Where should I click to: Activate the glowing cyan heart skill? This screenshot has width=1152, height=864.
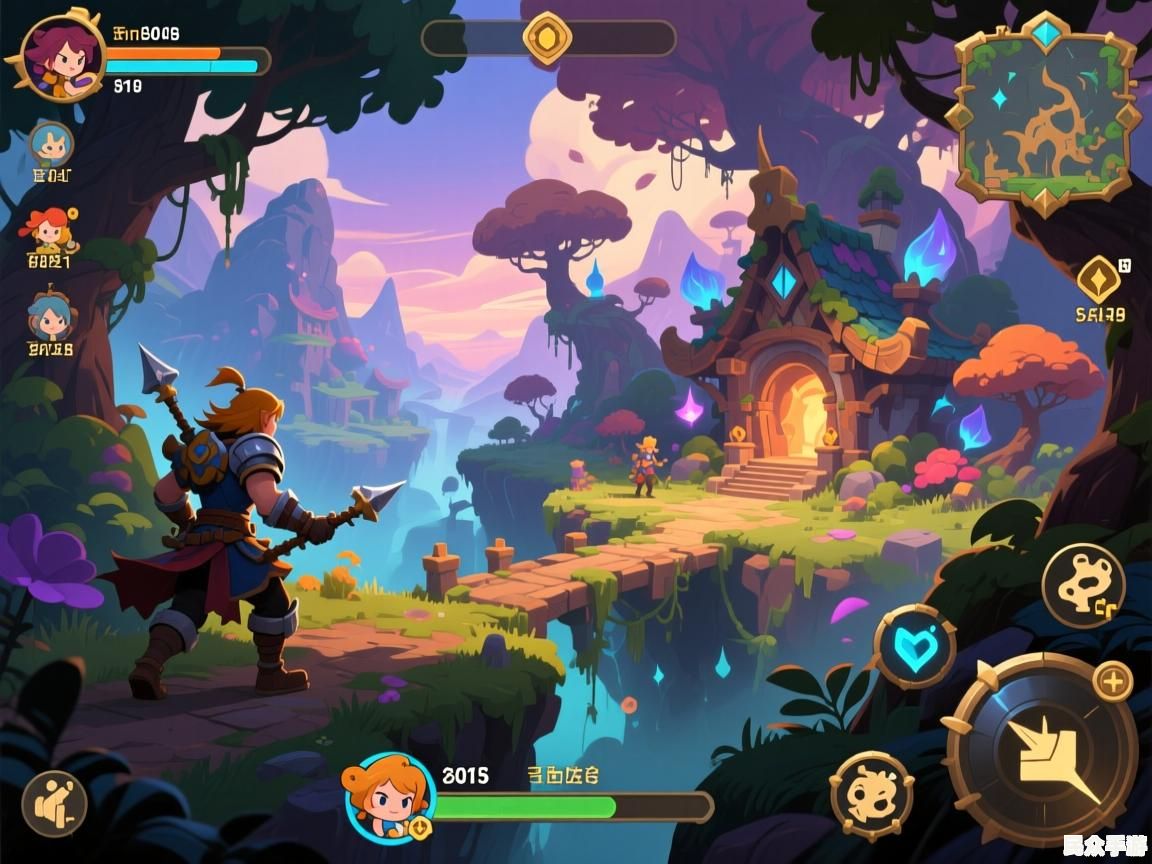[914, 646]
